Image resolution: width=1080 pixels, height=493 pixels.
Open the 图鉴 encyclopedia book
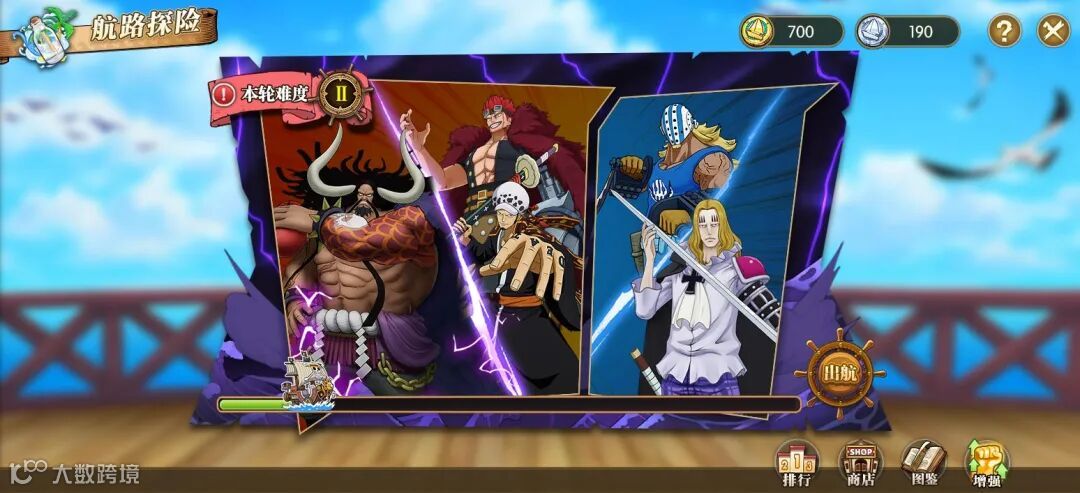[923, 462]
